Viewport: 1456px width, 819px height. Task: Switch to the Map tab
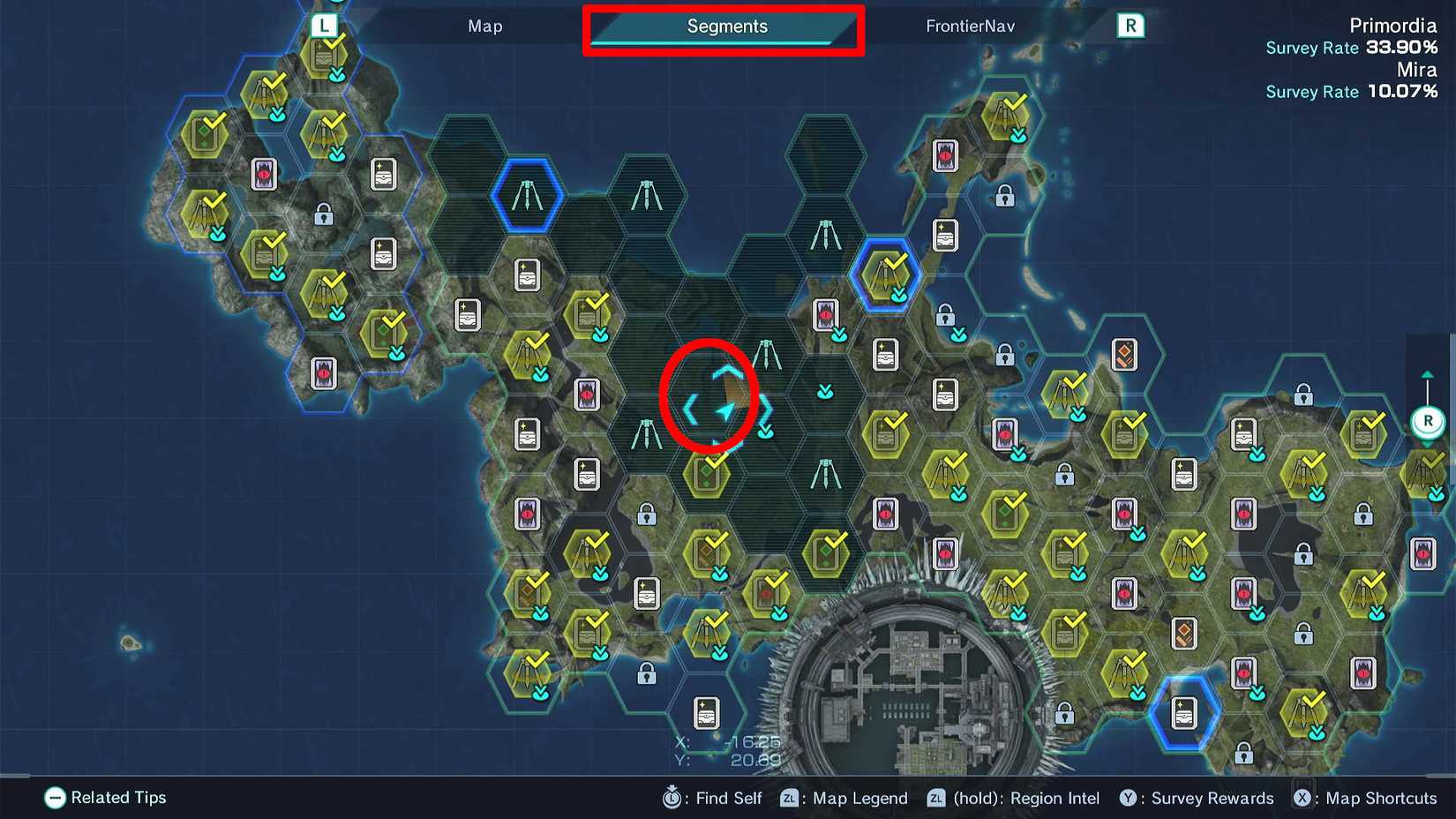pyautogui.click(x=484, y=26)
